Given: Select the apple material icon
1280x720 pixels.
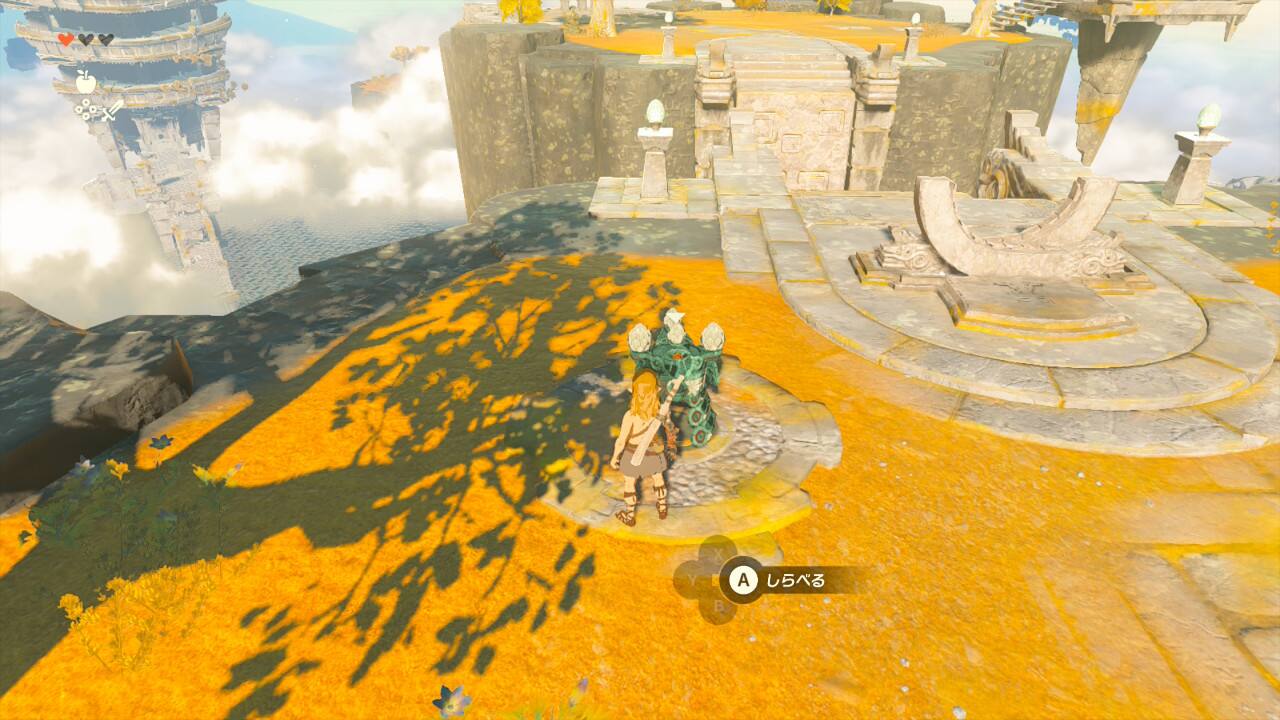Looking at the screenshot, I should click(86, 81).
